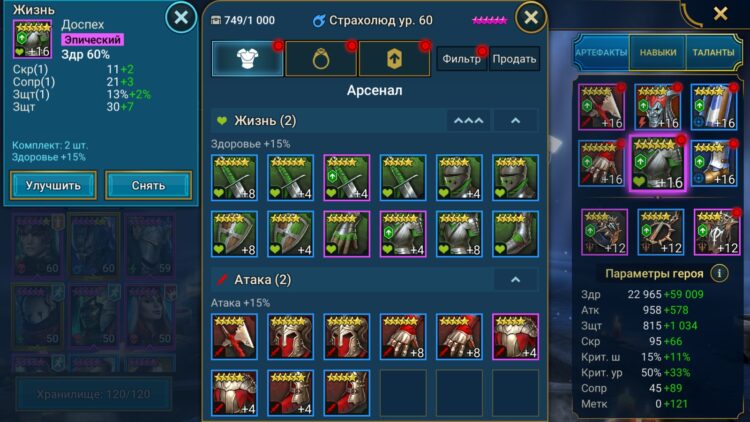The width and height of the screenshot is (750, 422).
Task: Upgrade the artifact with Улучшить button
Action: point(54,185)
